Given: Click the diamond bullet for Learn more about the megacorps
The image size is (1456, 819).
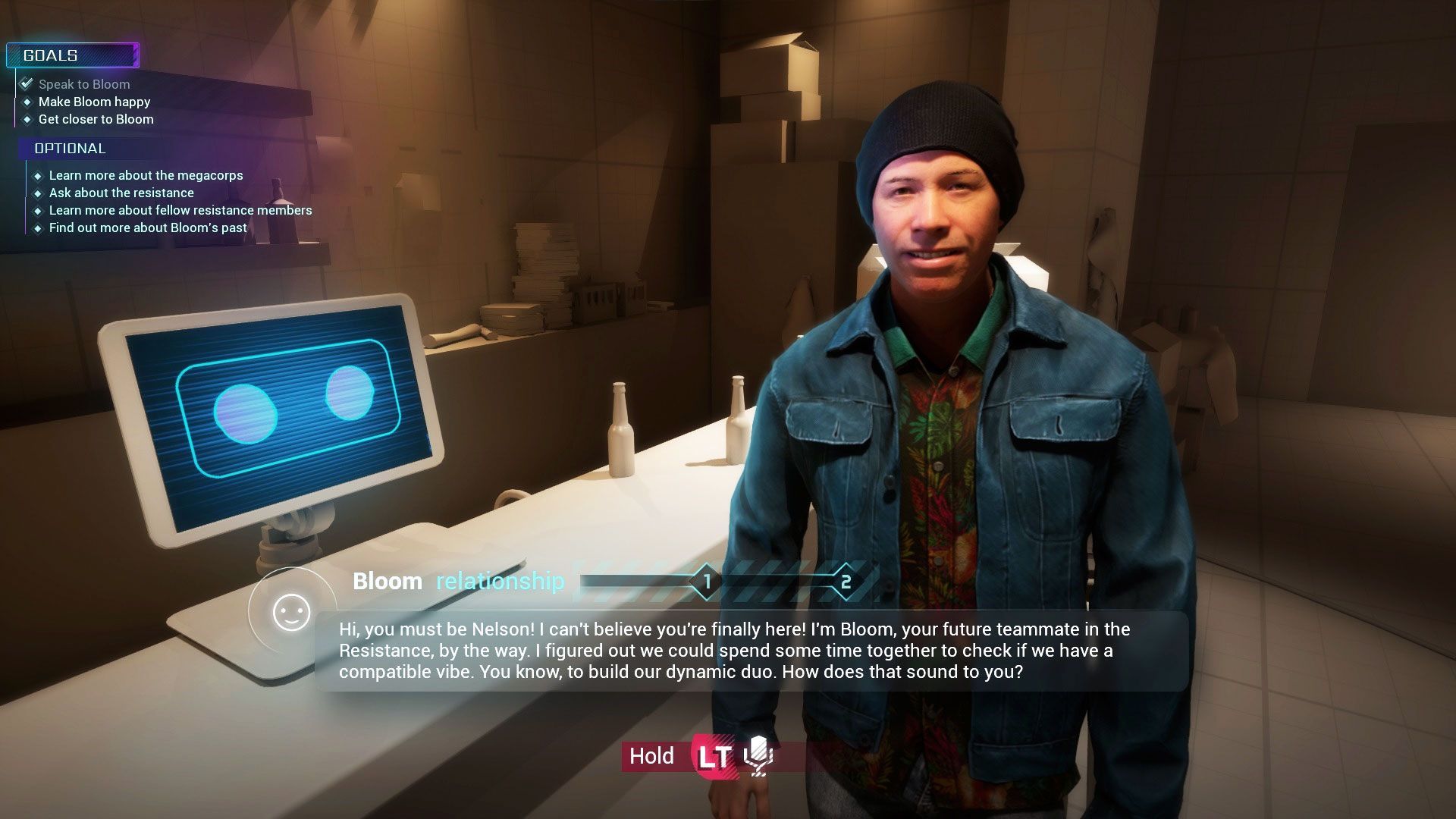Looking at the screenshot, I should point(38,175).
